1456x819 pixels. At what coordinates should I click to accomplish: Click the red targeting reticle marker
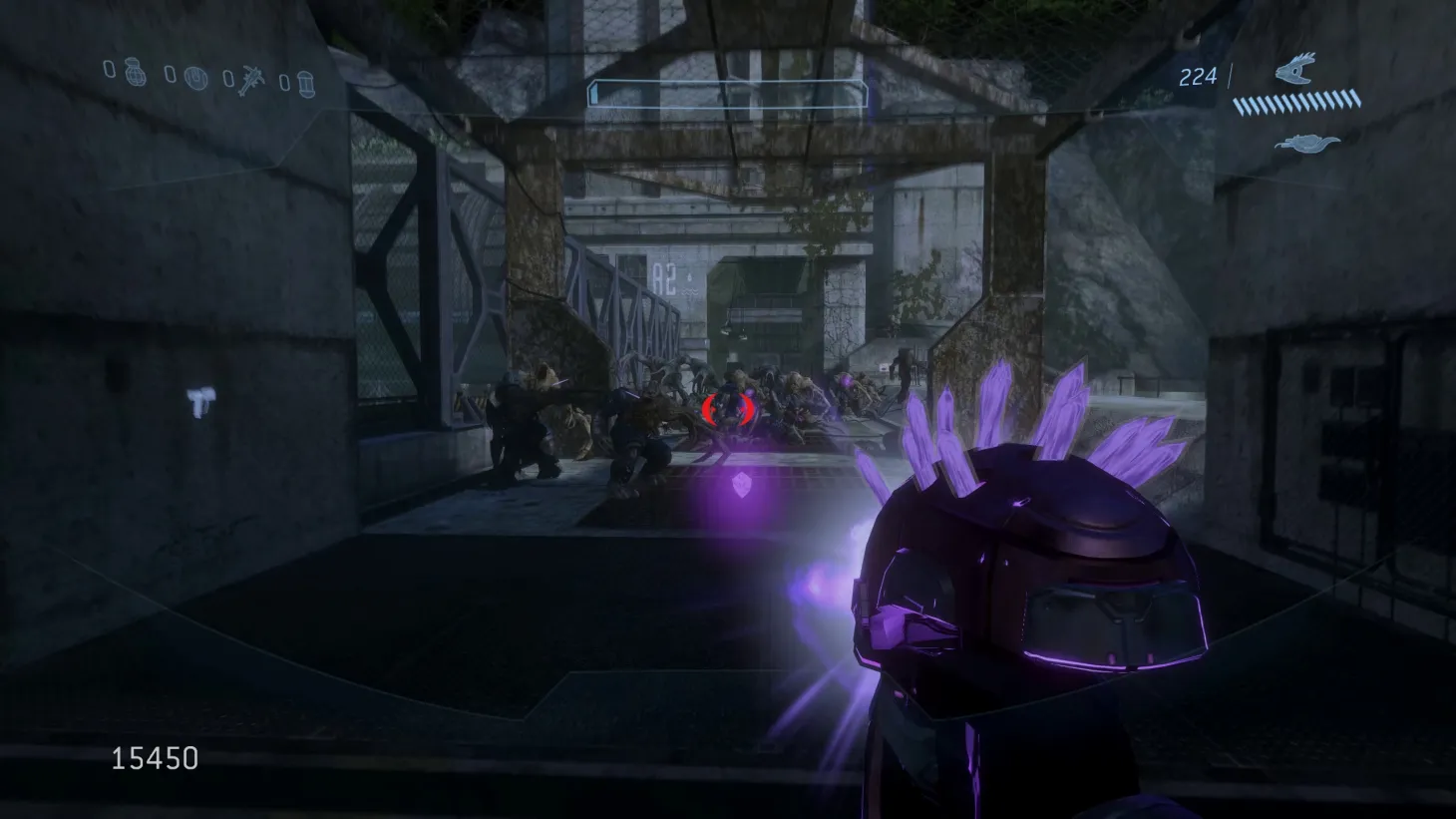tap(727, 410)
